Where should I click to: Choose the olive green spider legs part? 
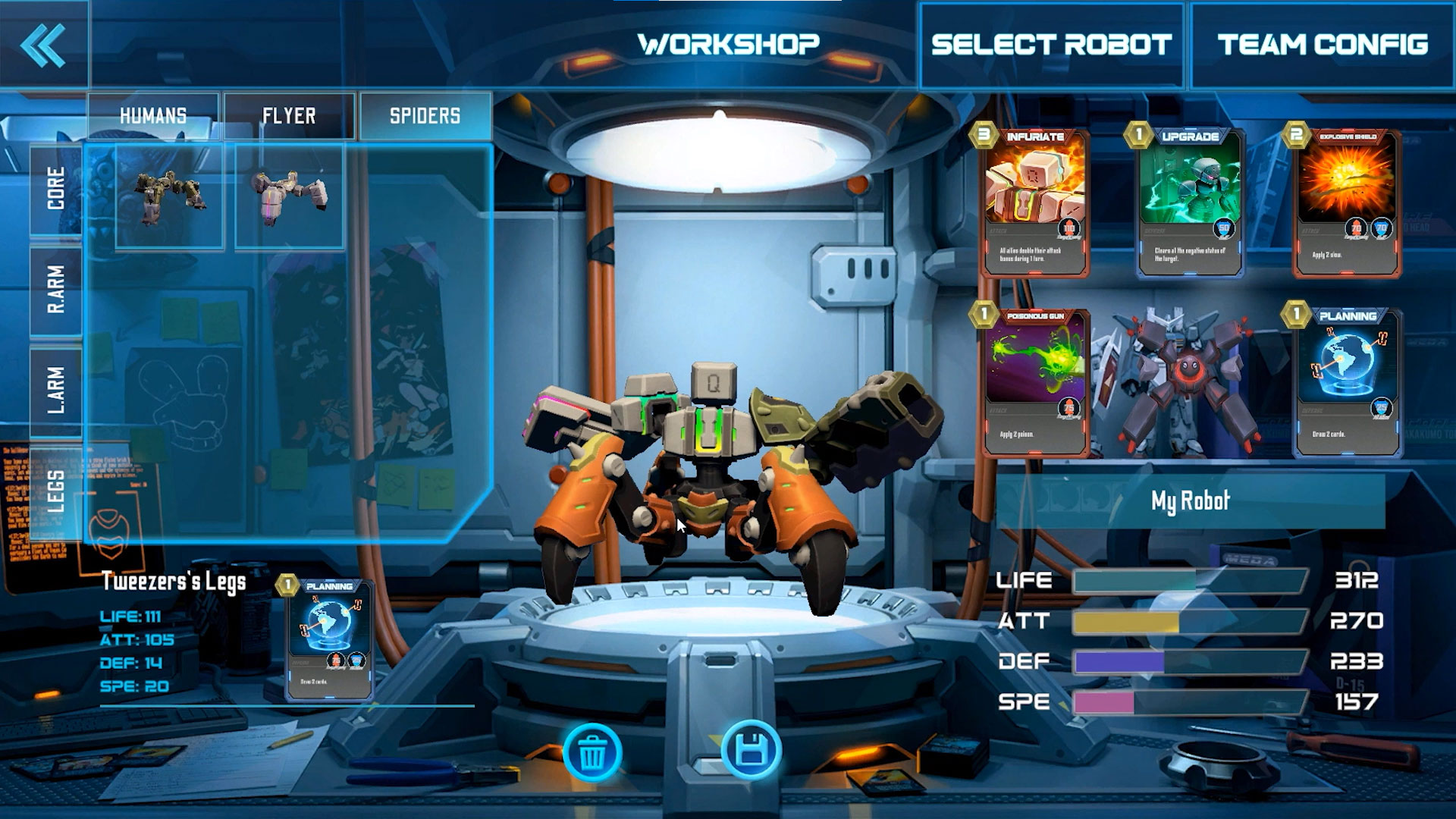[169, 197]
